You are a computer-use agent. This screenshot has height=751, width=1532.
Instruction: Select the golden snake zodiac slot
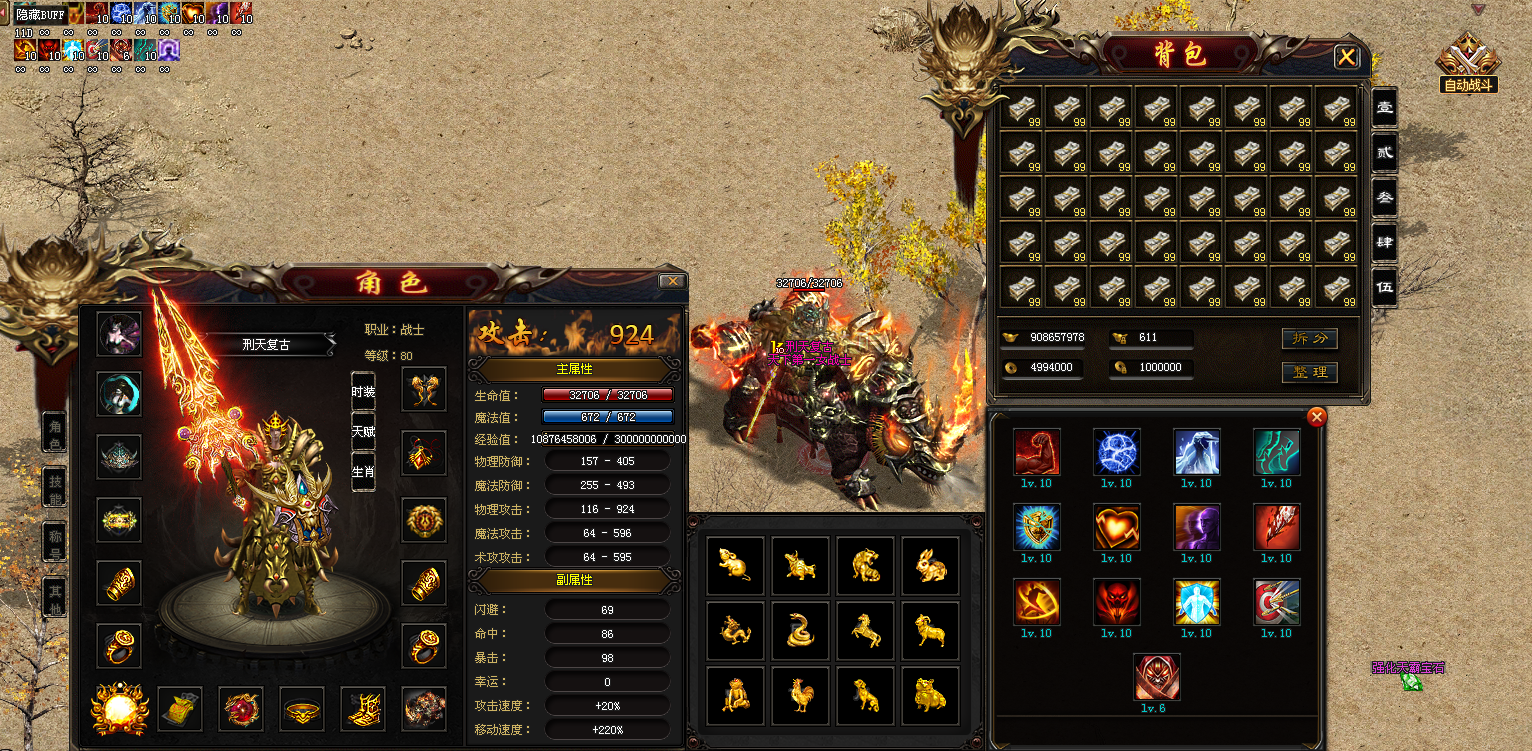click(801, 631)
